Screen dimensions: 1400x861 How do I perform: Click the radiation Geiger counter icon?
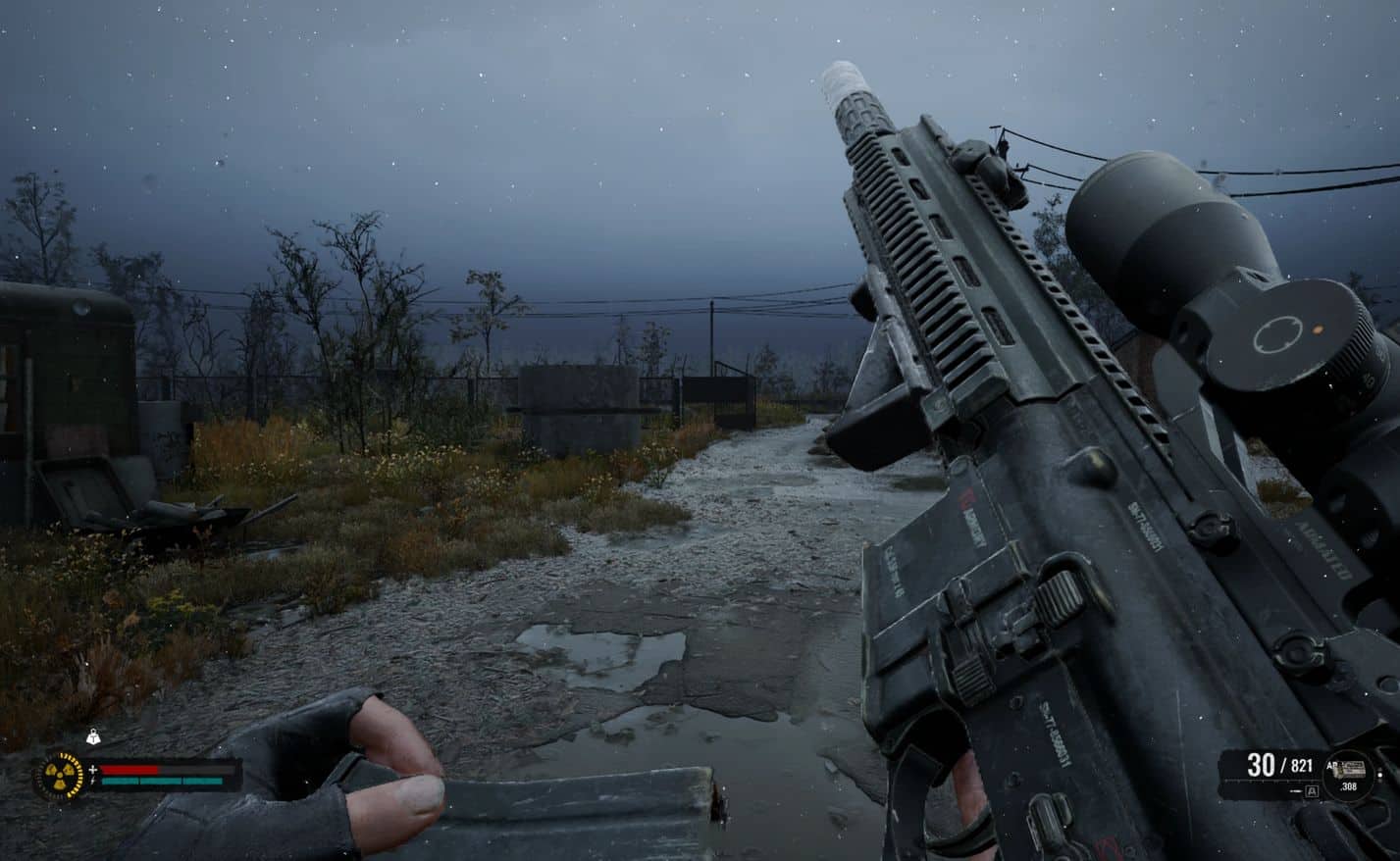[59, 774]
